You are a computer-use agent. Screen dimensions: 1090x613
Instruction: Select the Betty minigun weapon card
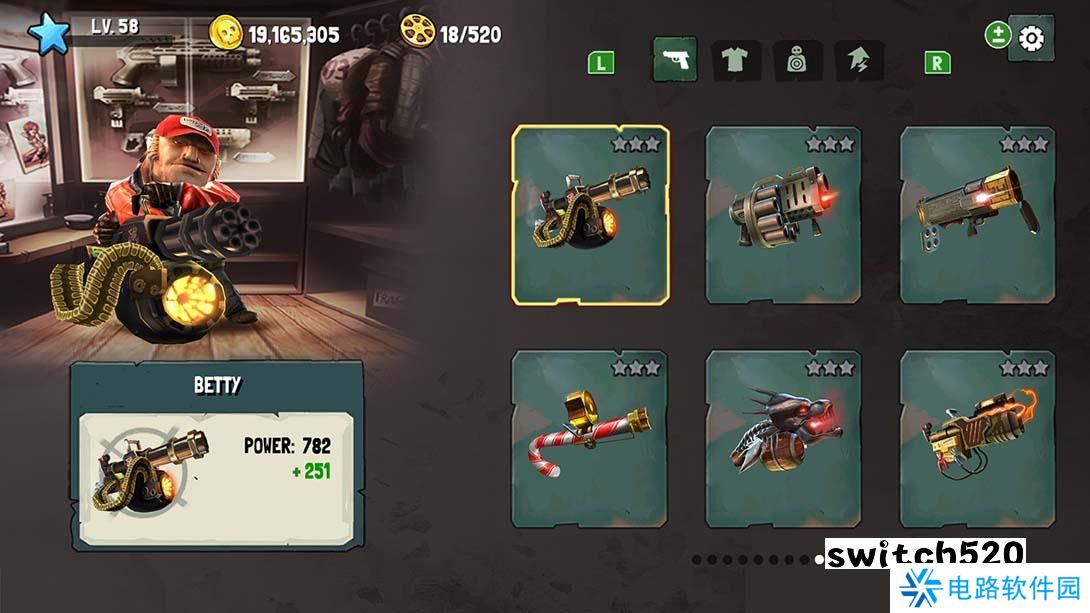coord(590,212)
